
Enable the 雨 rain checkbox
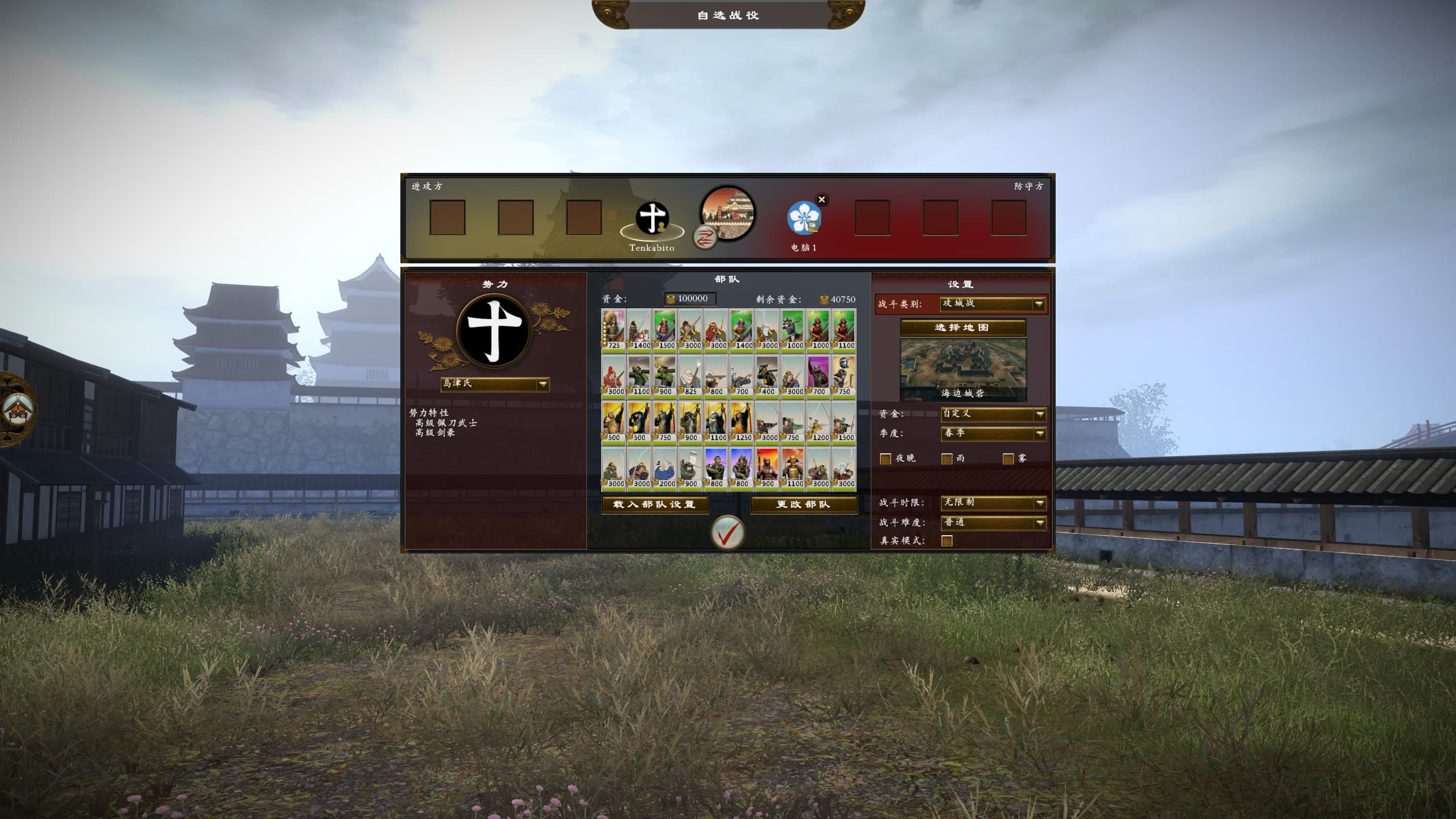point(947,458)
